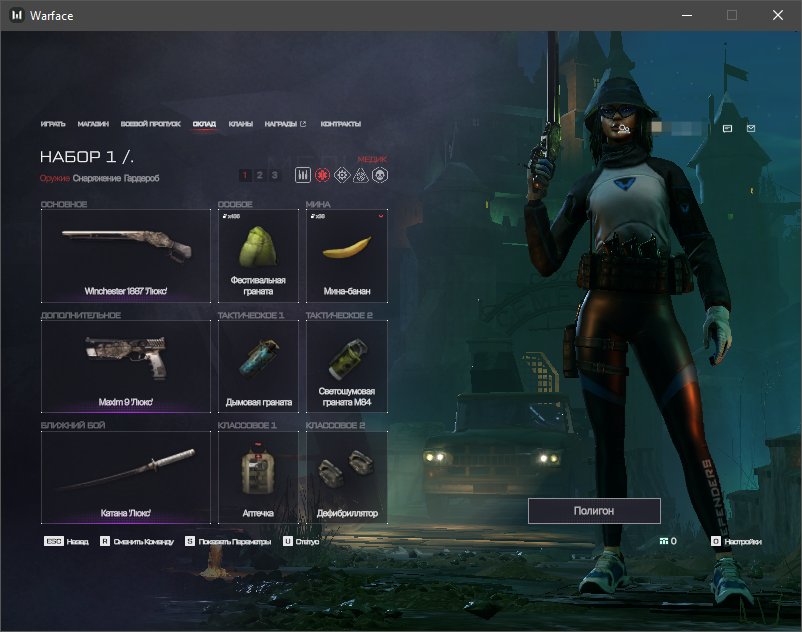Screen dimensions: 802x632
Task: Select the Maxim 9 secondary weapon slot
Action: coord(126,366)
